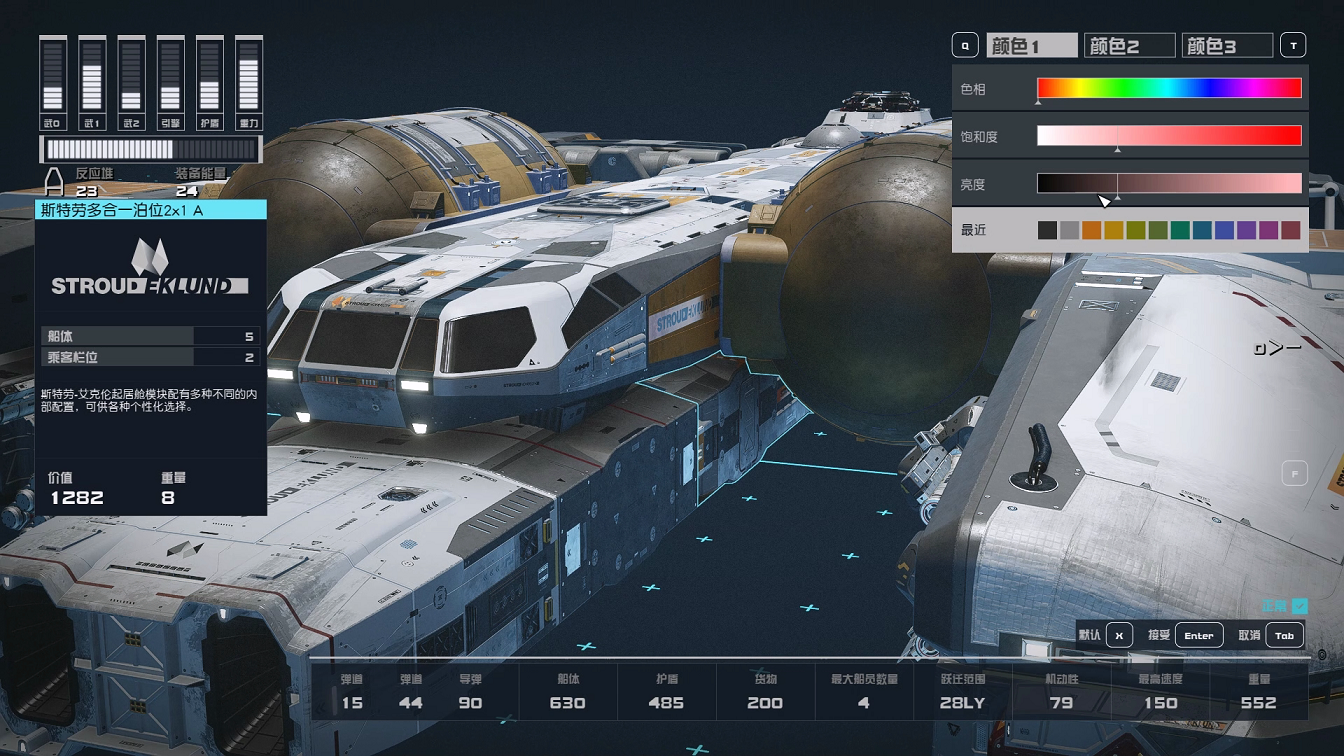Select the maroon recent color swatch
This screenshot has height=756, width=1344.
pos(1291,230)
